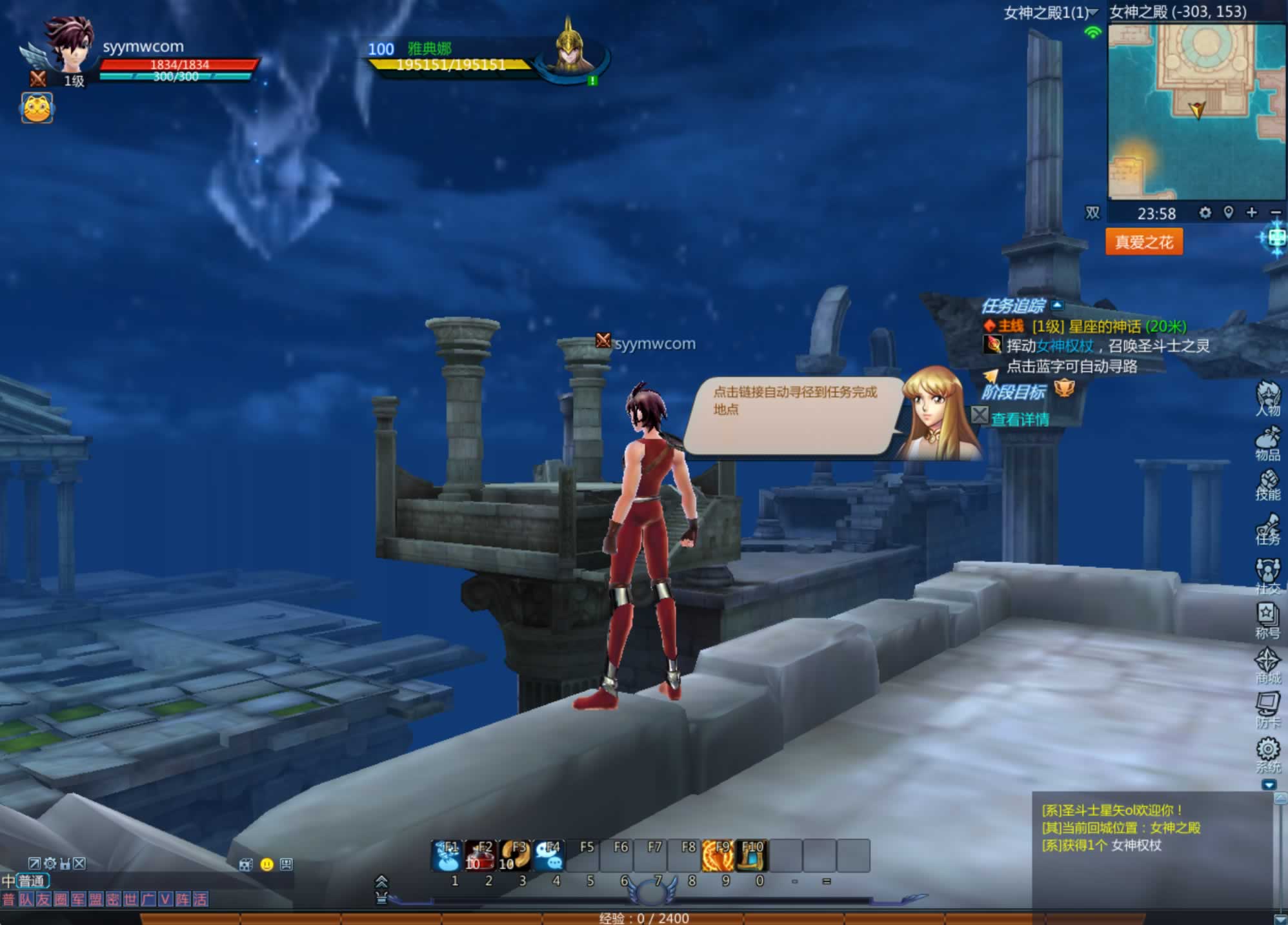Activate the fire swirl skill in F9
1288x925 pixels.
[718, 855]
